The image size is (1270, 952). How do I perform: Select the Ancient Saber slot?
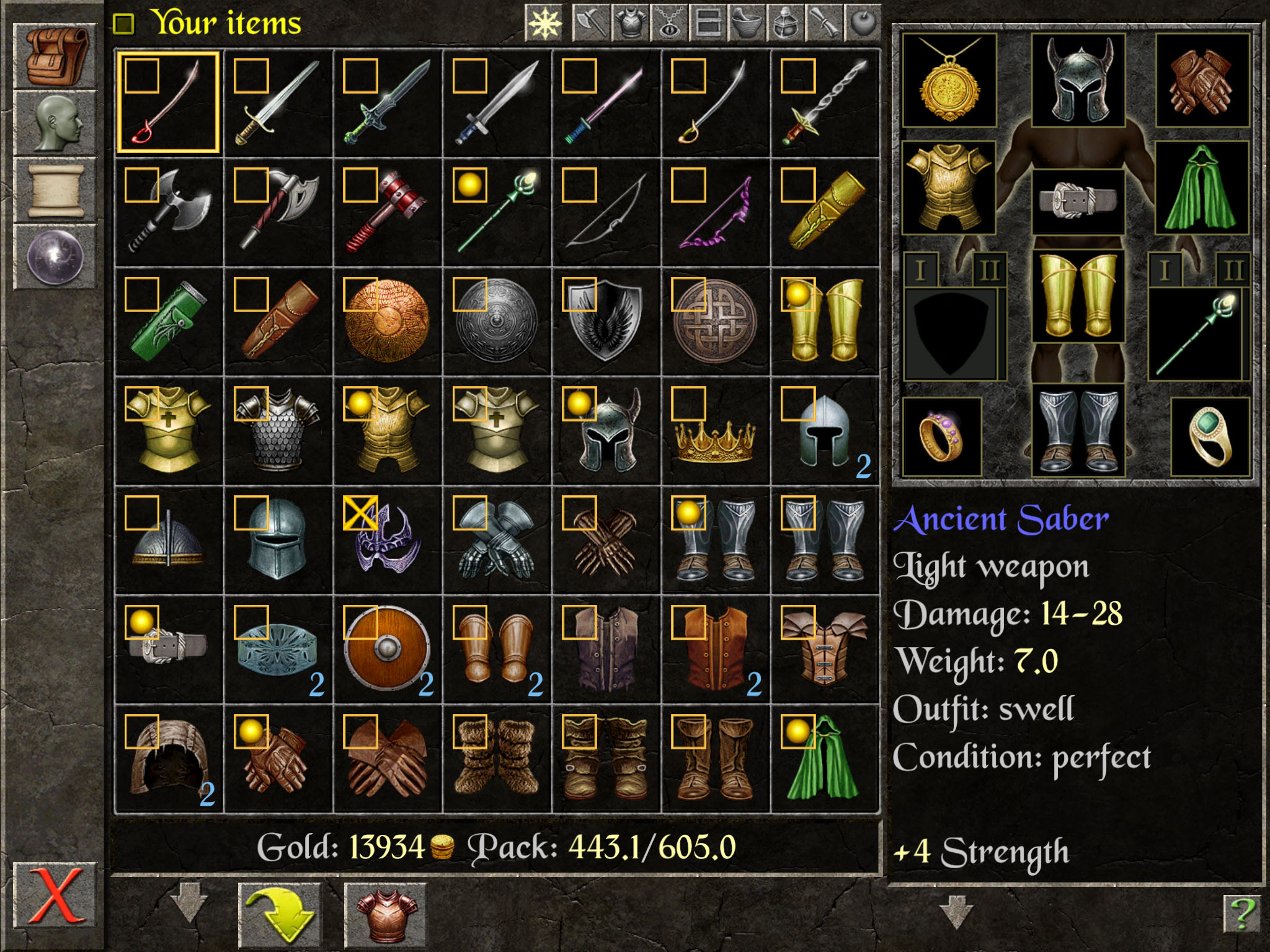(169, 103)
